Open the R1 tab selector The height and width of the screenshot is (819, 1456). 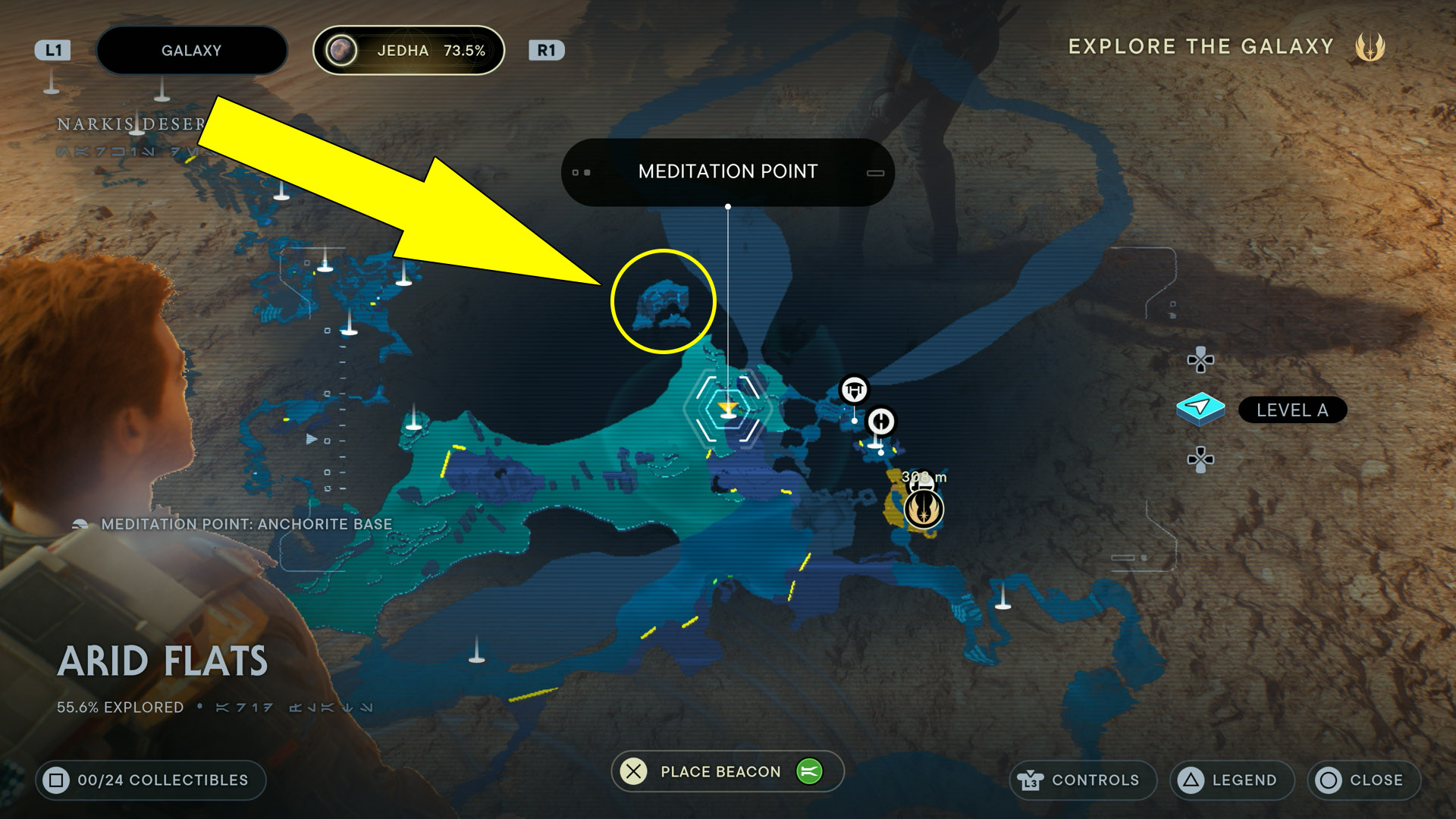[548, 50]
